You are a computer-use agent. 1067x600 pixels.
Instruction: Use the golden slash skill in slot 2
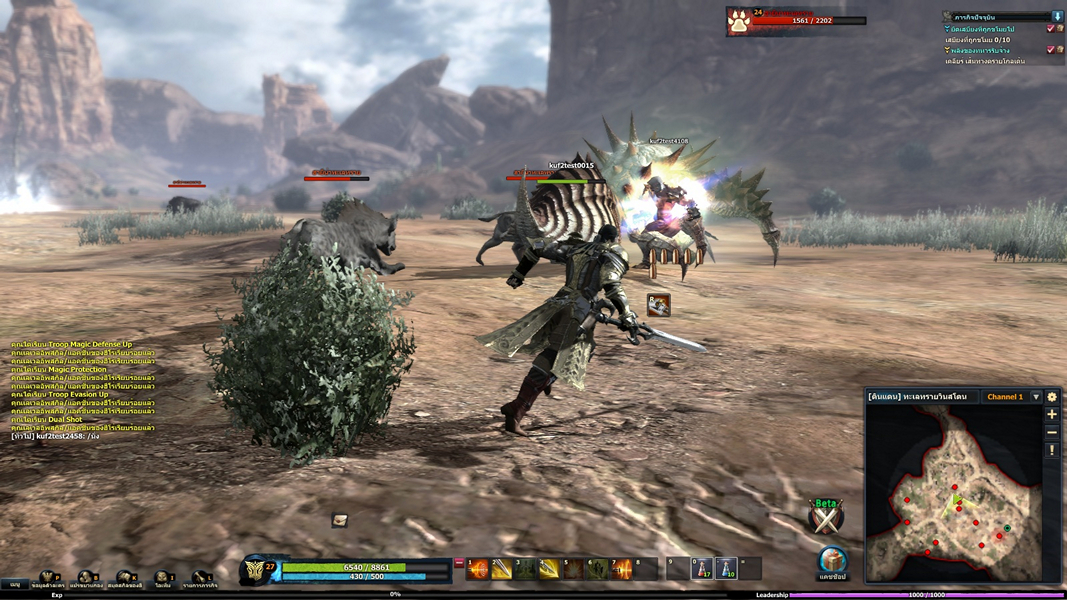click(501, 569)
